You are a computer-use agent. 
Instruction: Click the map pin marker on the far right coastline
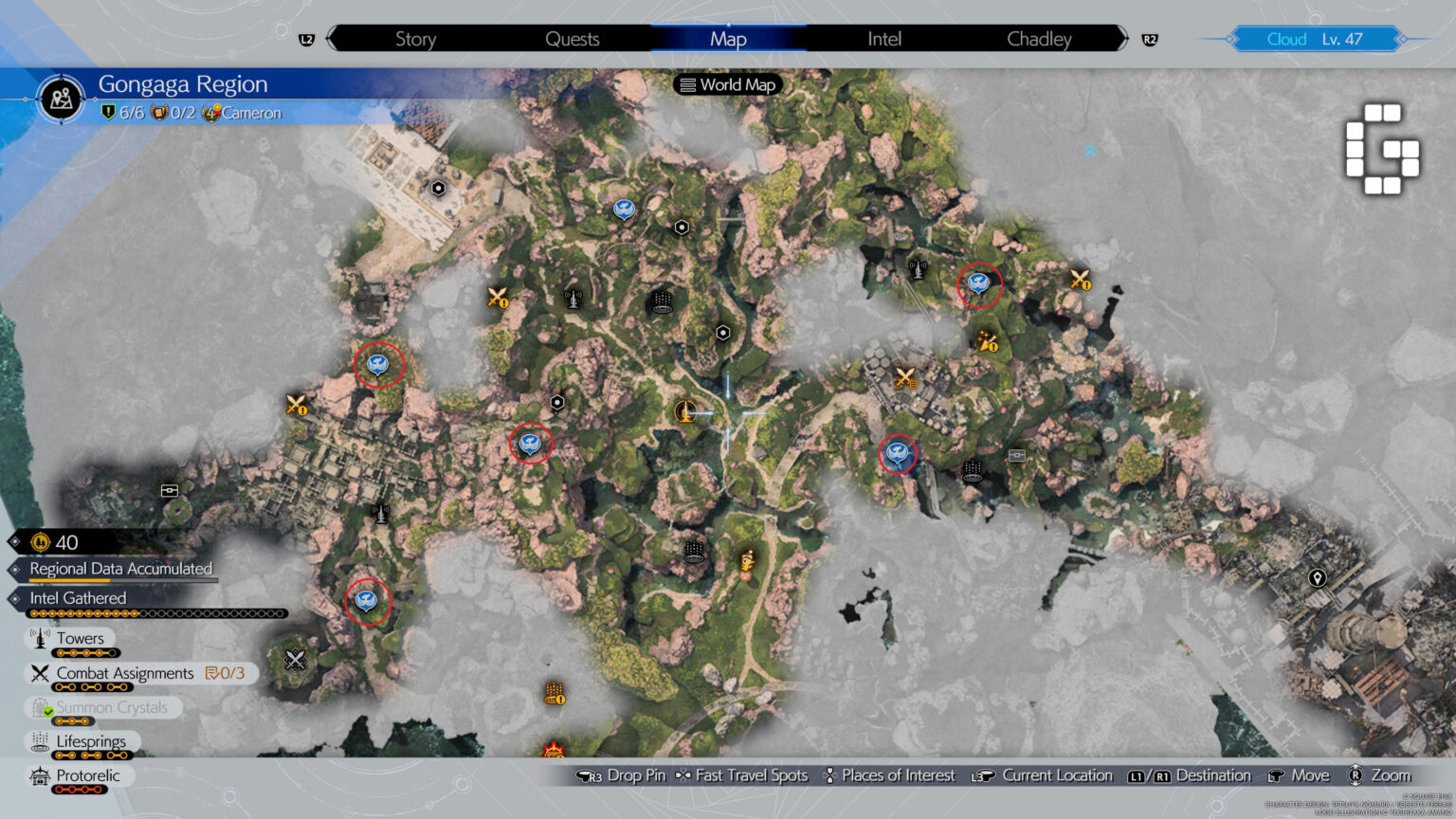(1318, 576)
